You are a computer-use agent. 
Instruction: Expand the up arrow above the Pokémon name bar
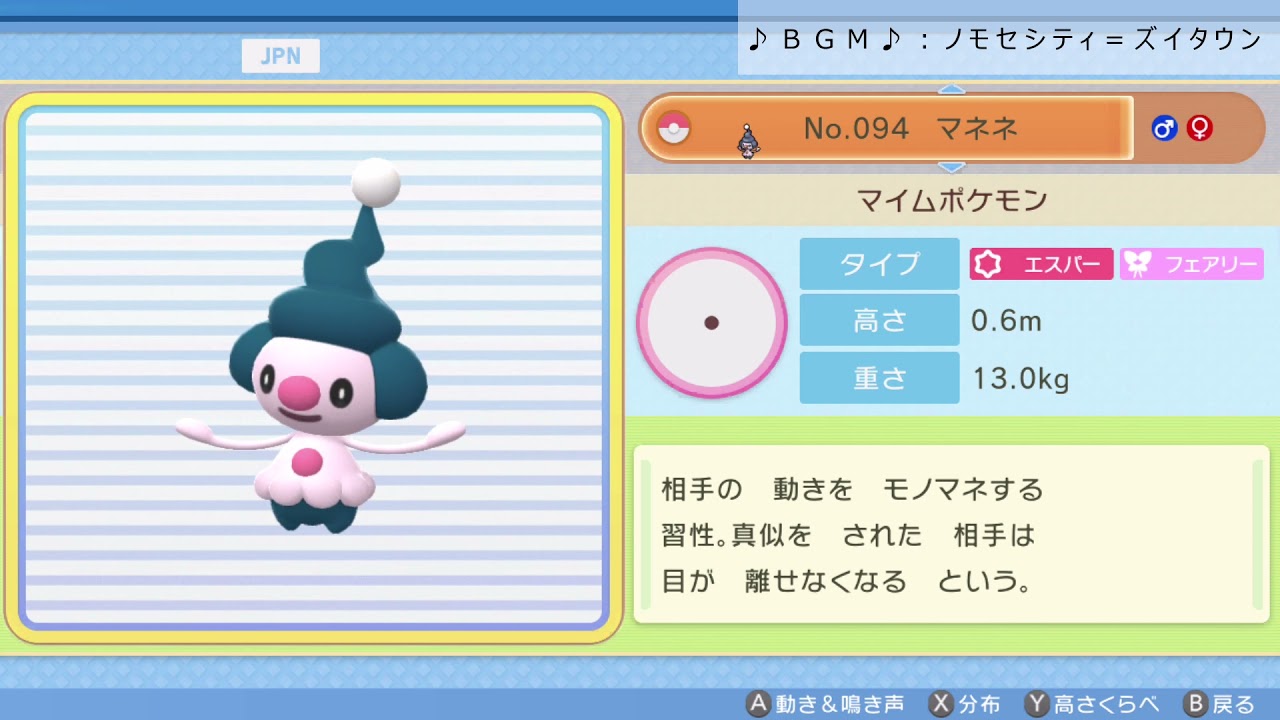pos(953,89)
